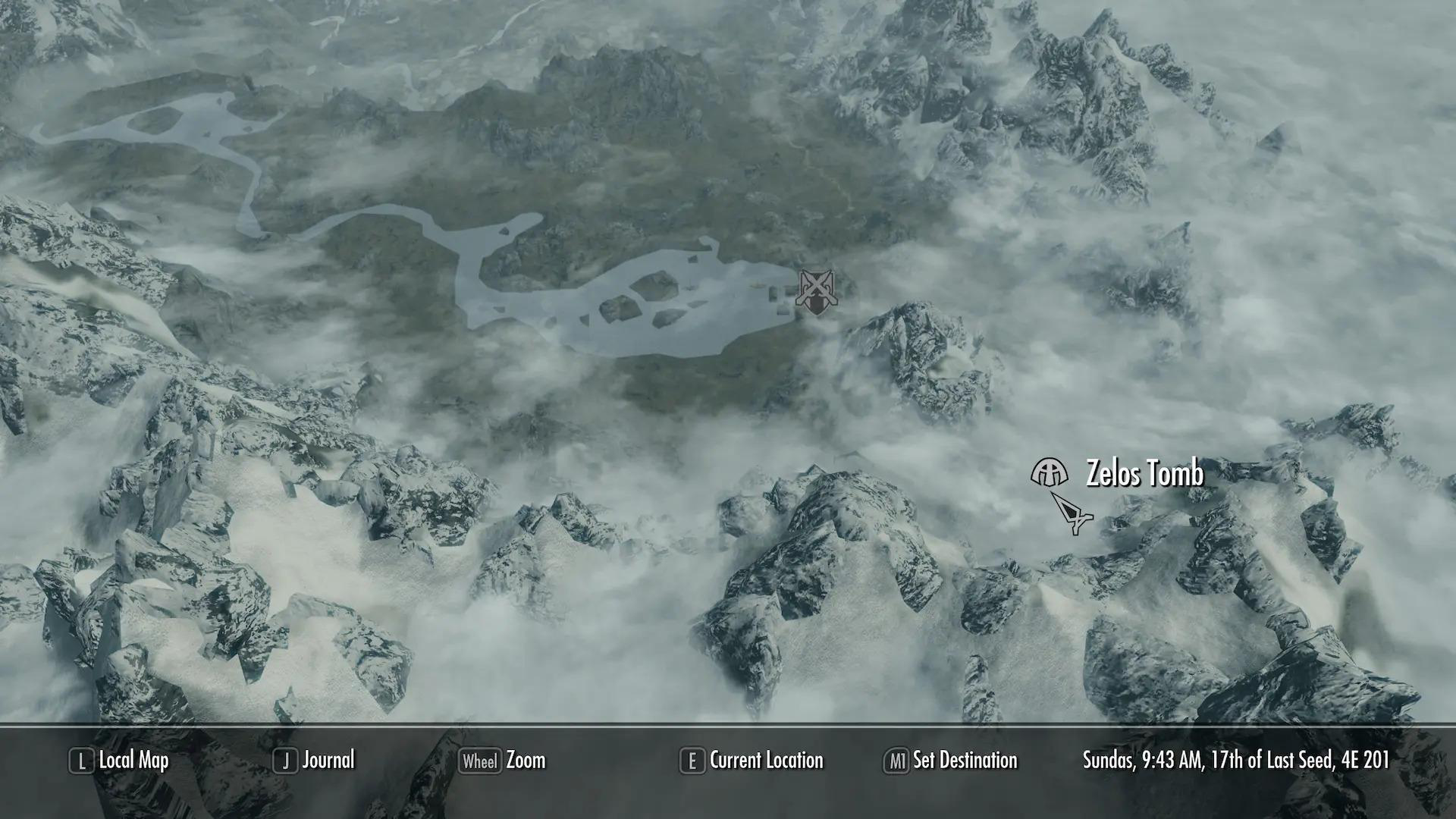The width and height of the screenshot is (1456, 819).
Task: Click the Zoom label in the bottom bar
Action: 525,761
